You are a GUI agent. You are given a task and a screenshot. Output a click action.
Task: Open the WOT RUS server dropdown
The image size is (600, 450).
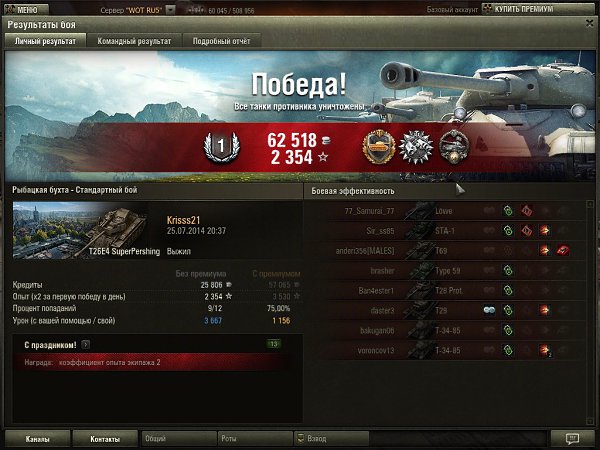click(x=171, y=8)
